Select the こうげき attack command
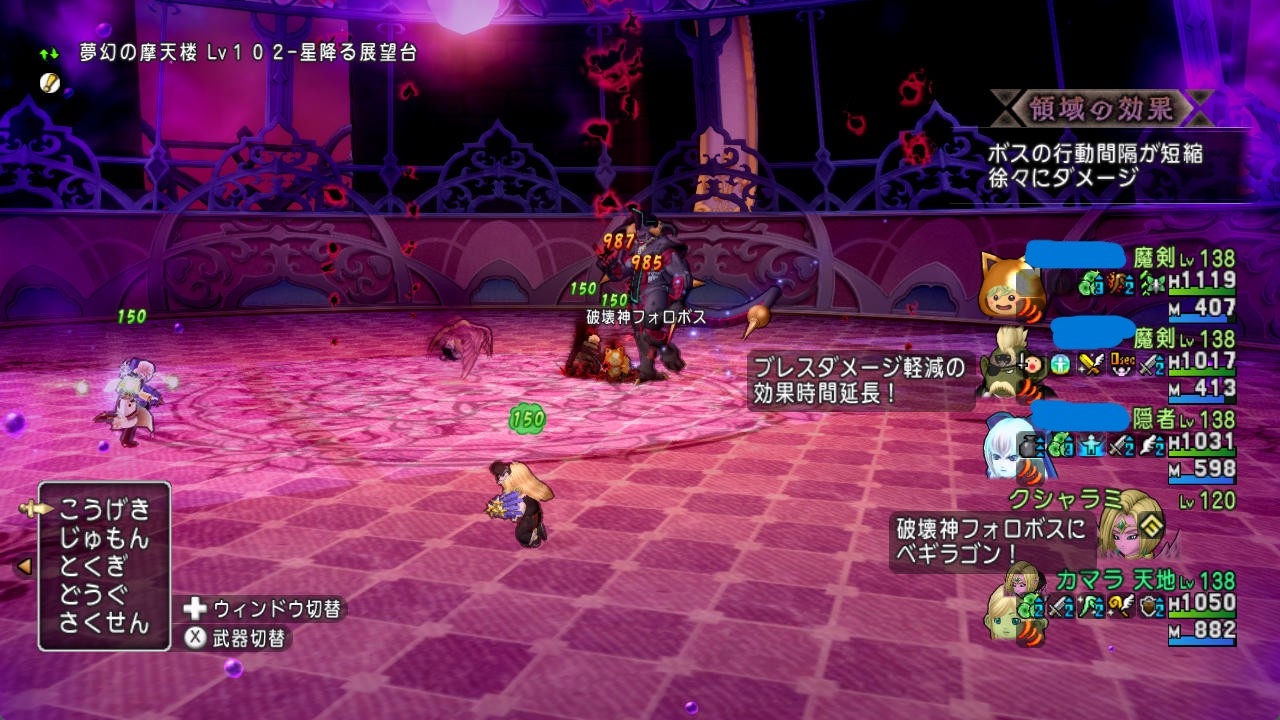Viewport: 1280px width, 720px height. 104,509
